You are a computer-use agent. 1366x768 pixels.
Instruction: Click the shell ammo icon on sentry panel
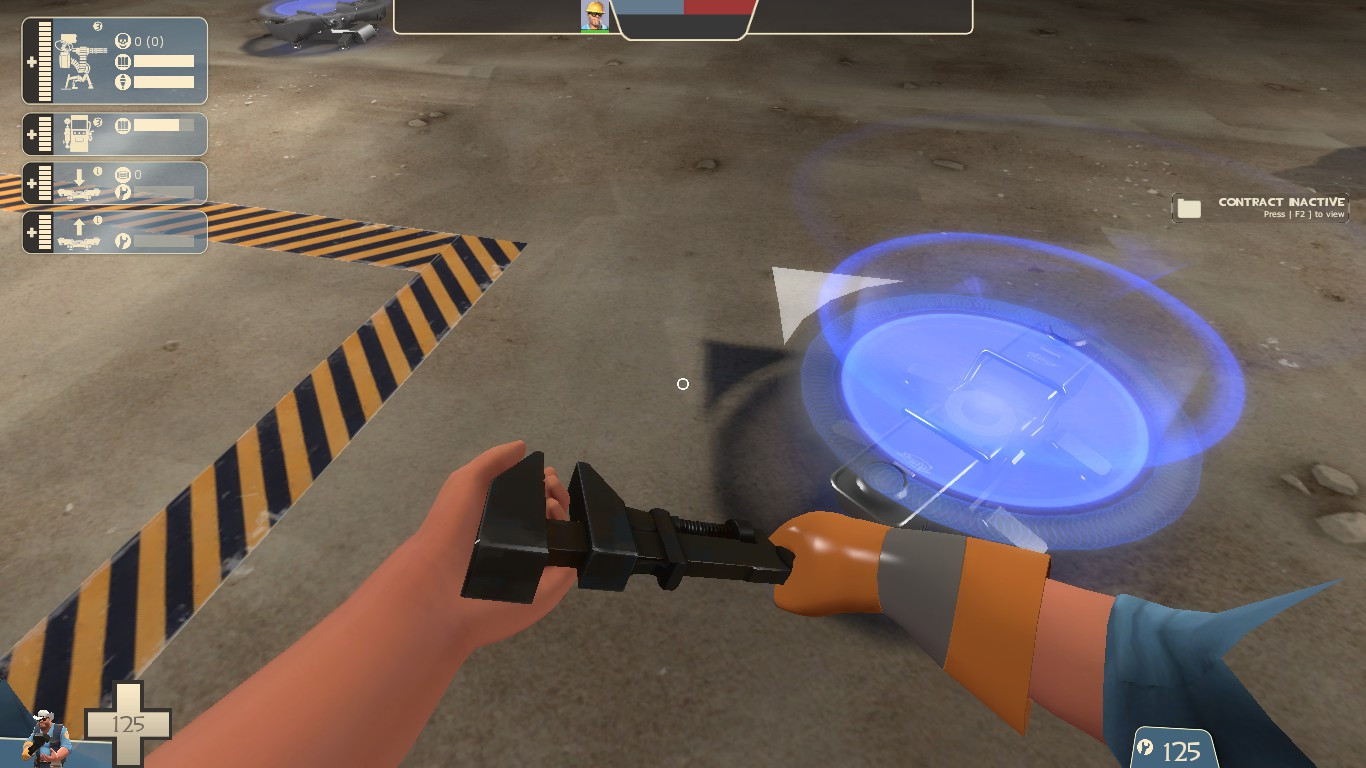pos(125,60)
